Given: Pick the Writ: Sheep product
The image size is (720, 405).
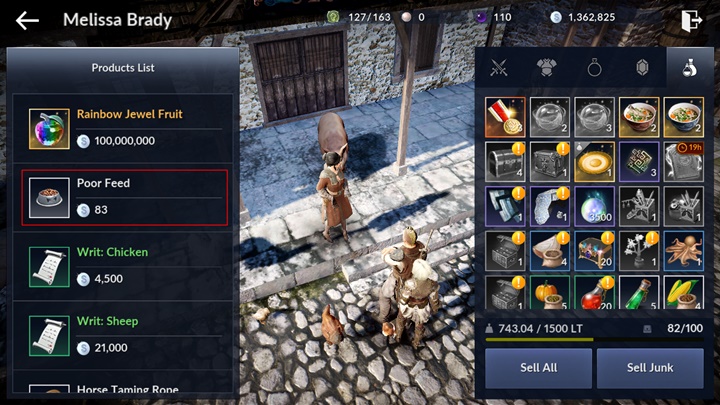Looking at the screenshot, I should [125, 335].
